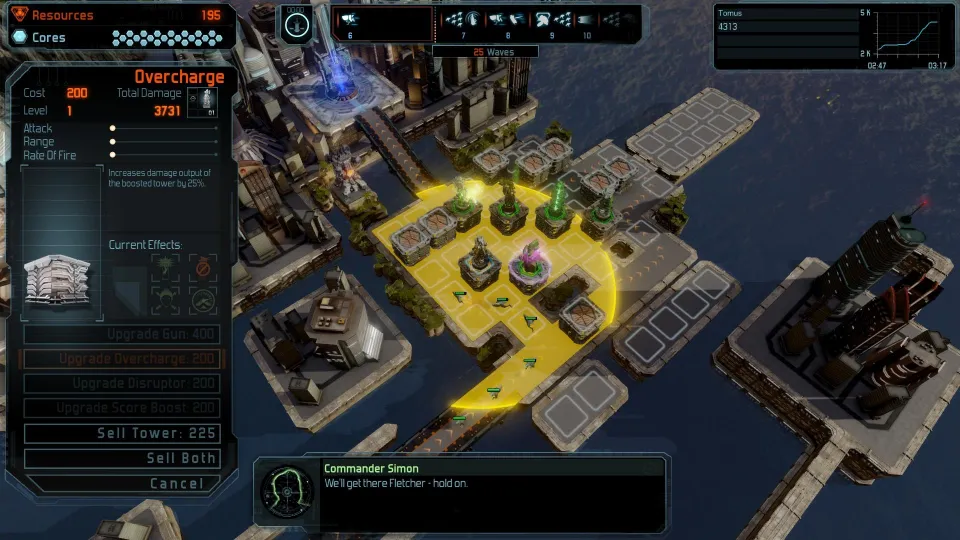Choose Upgrade Gun for 400
The height and width of the screenshot is (540, 960).
coord(121,334)
